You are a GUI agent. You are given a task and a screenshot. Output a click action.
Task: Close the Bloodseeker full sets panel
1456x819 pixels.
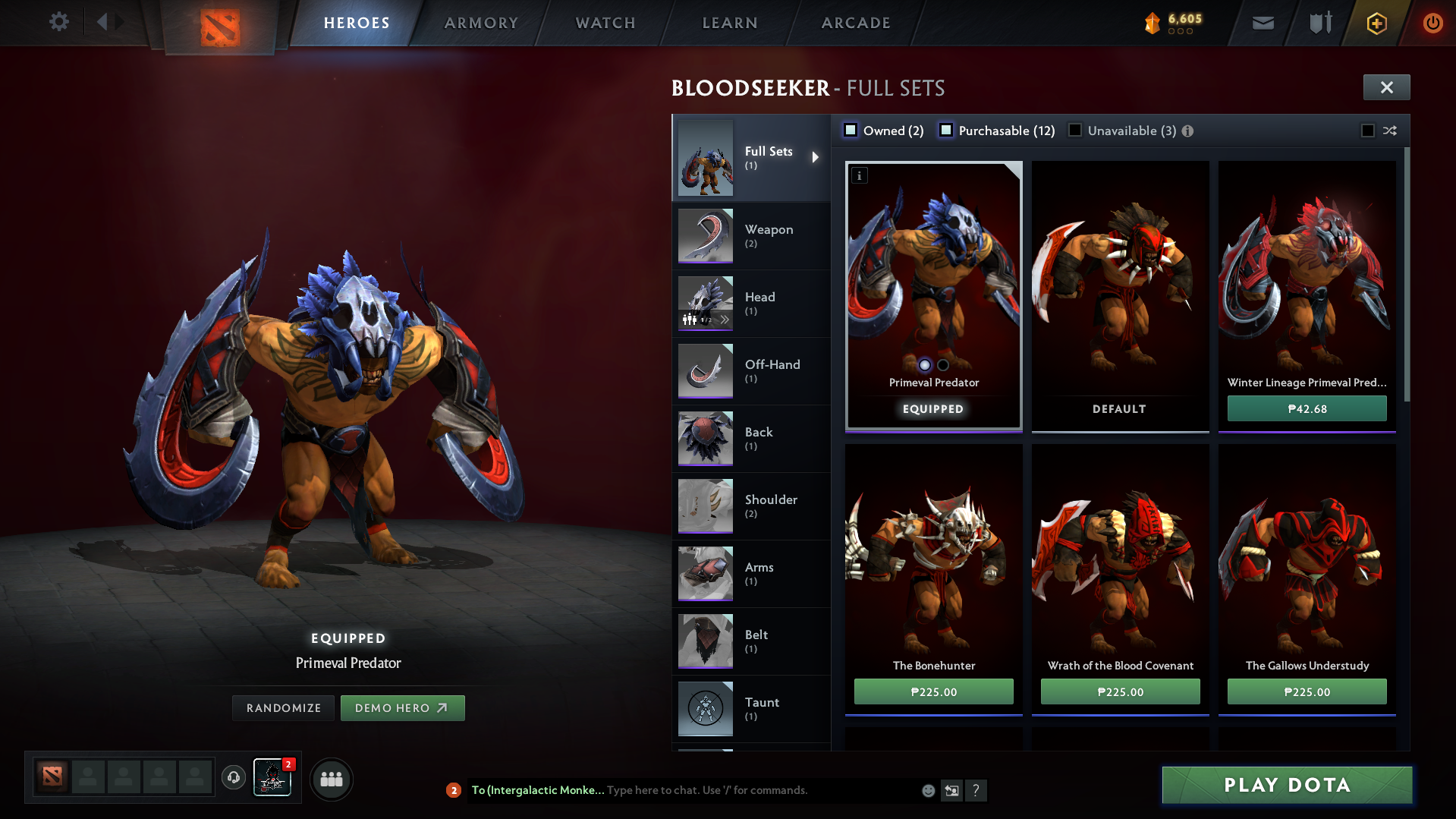click(x=1386, y=87)
